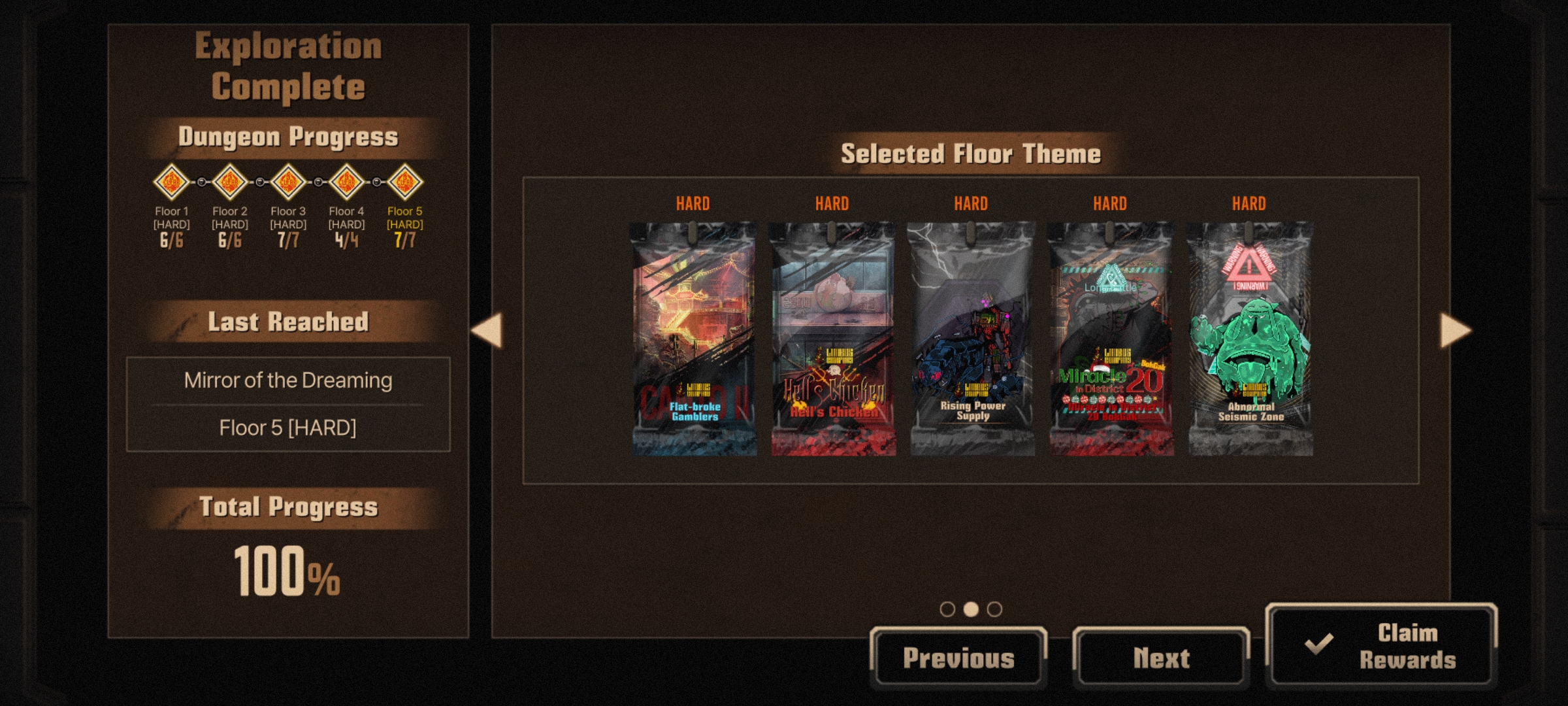Screen dimensions: 1568x706
Task: Open the Rising Power Supply theme pack
Action: tap(972, 339)
